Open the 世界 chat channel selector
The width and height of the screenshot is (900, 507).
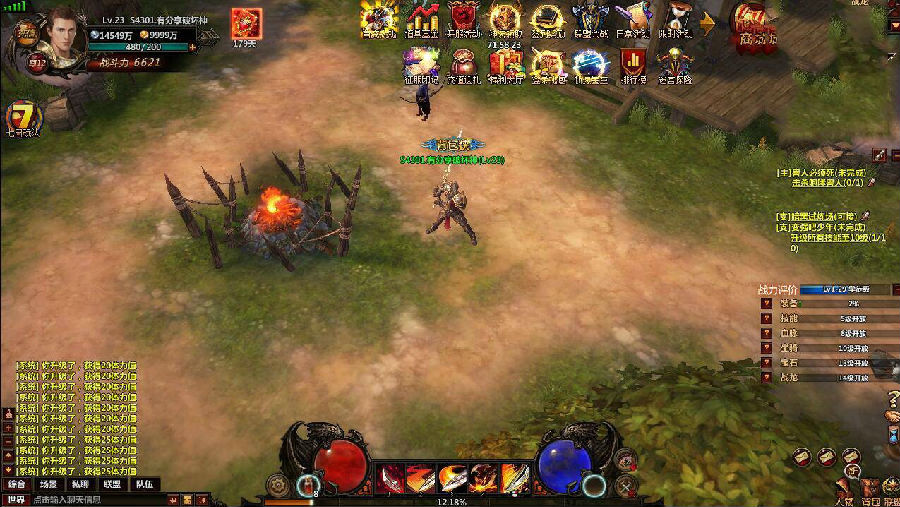coord(15,498)
